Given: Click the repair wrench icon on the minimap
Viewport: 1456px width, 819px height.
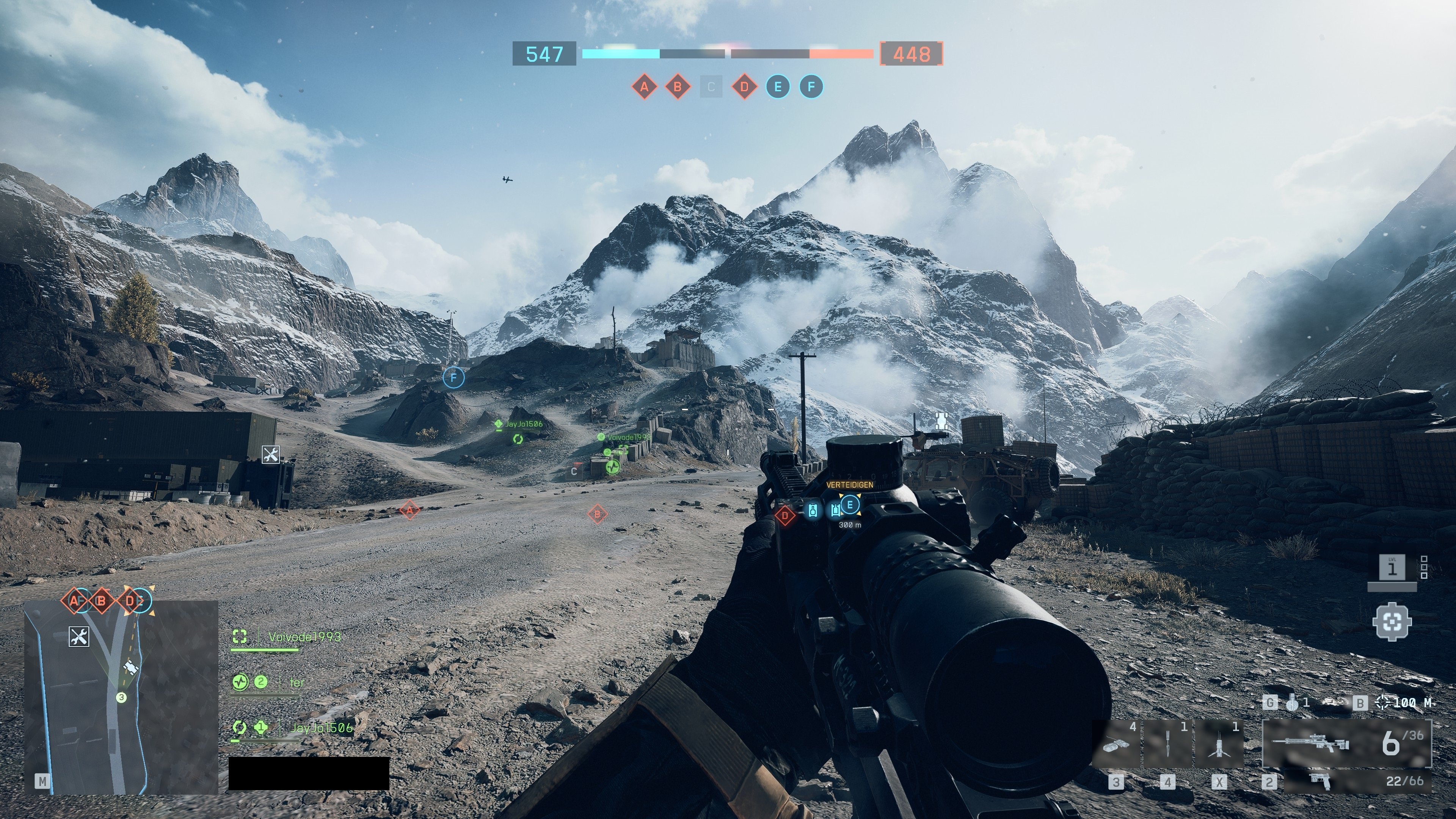Looking at the screenshot, I should pyautogui.click(x=79, y=637).
